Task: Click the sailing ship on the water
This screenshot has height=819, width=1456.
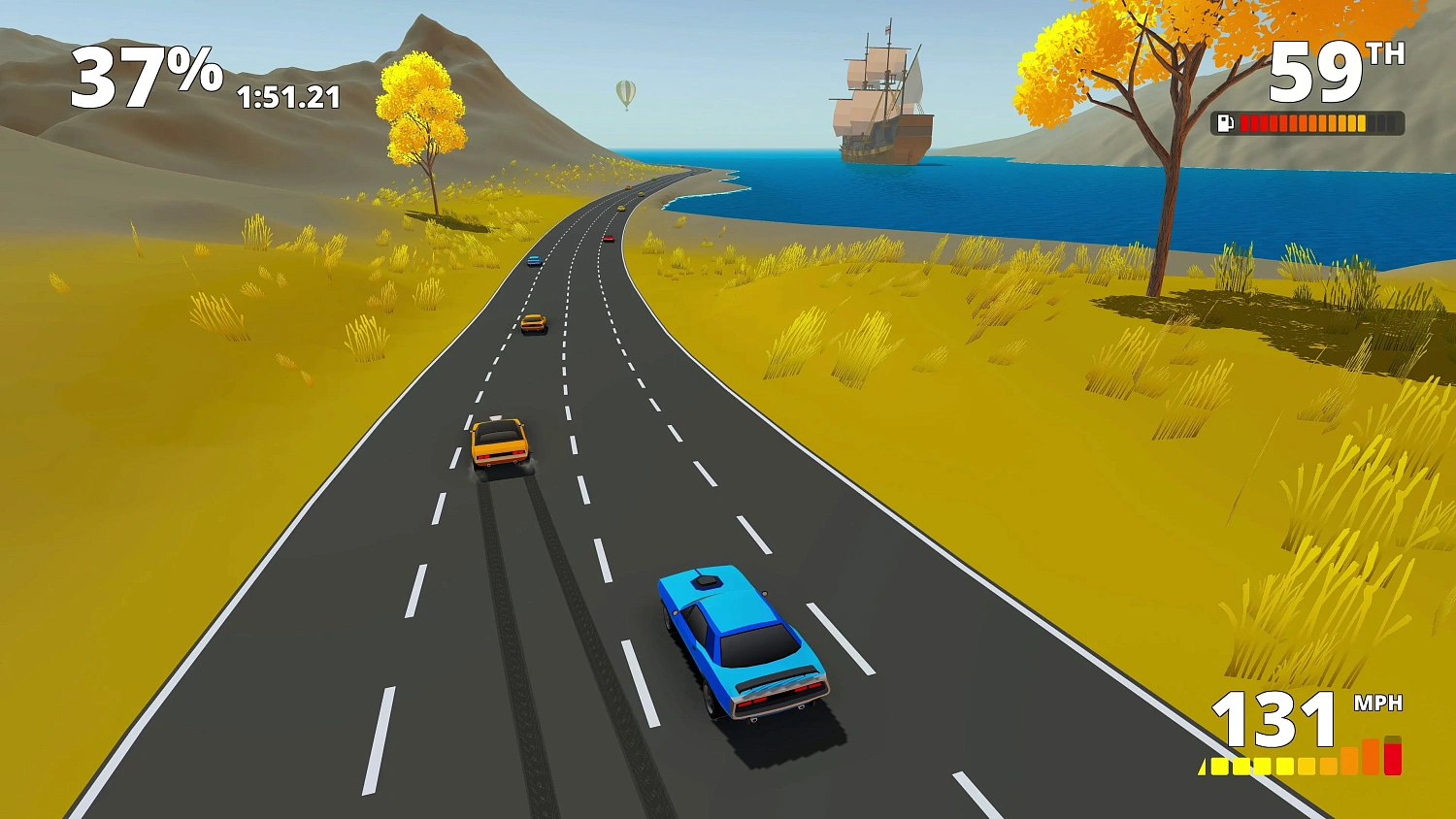Action: pyautogui.click(x=878, y=92)
